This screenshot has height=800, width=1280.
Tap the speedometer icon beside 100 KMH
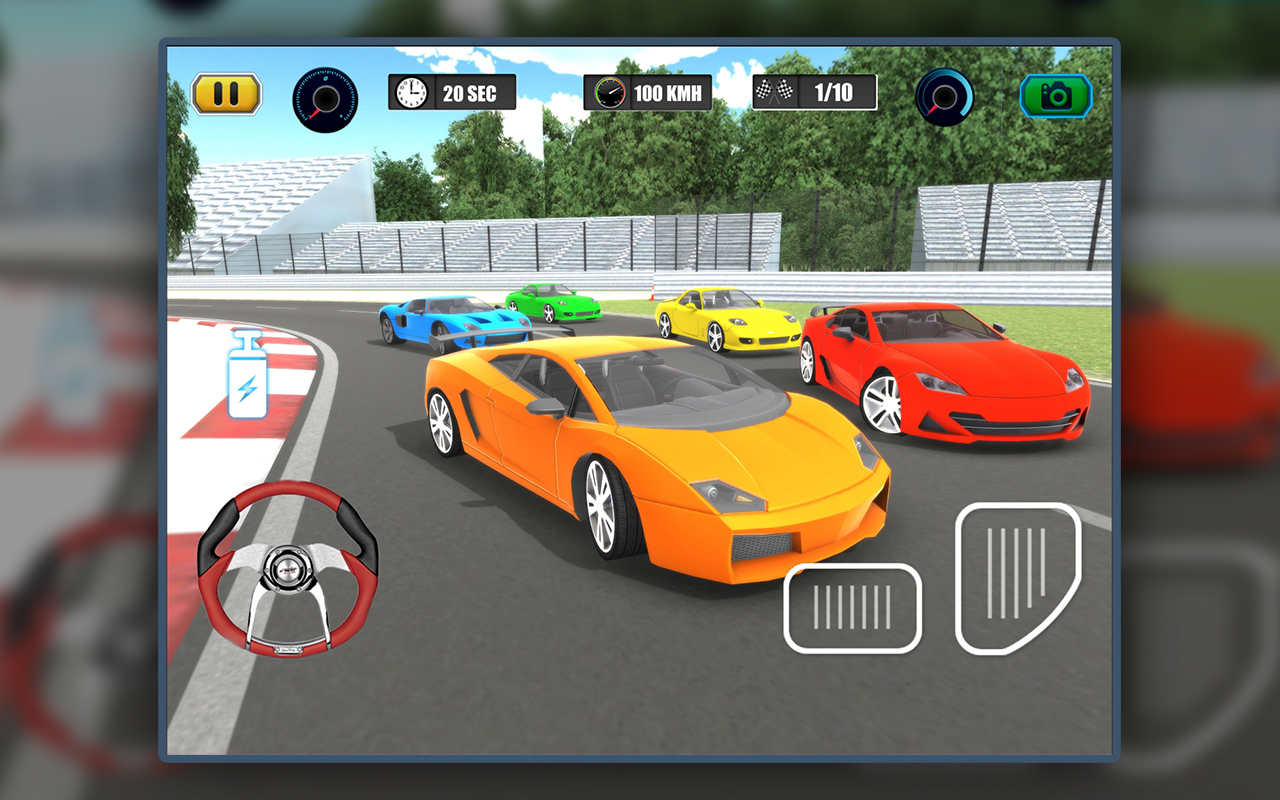point(608,92)
